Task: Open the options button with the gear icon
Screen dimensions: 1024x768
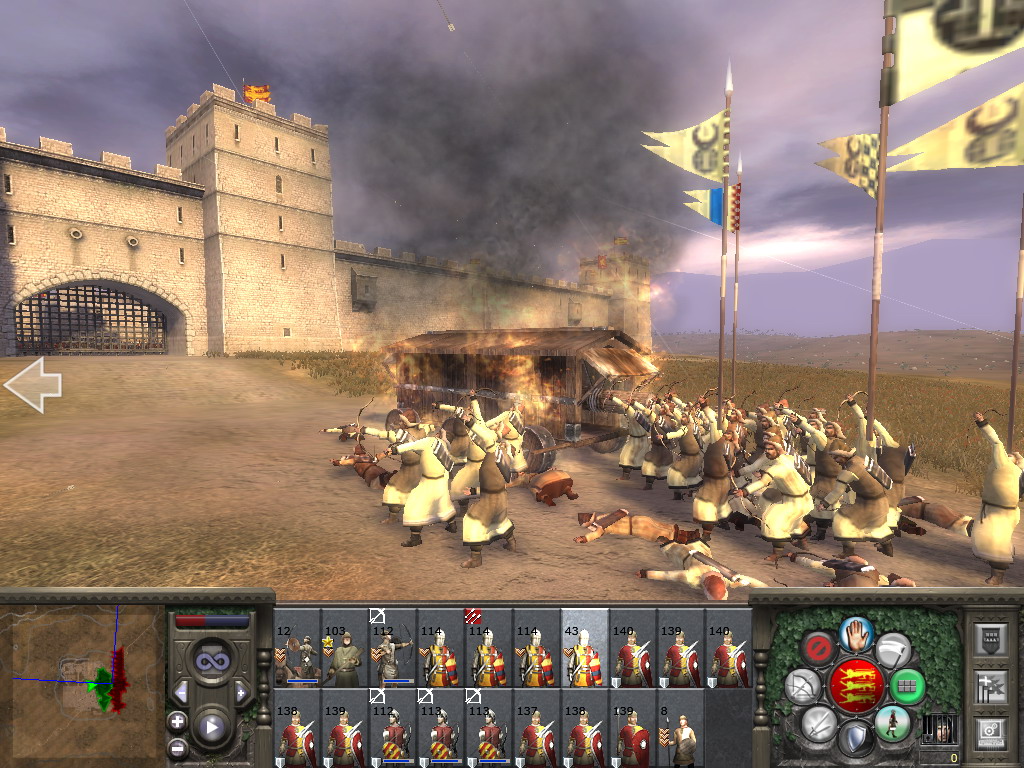Action: tap(988, 733)
